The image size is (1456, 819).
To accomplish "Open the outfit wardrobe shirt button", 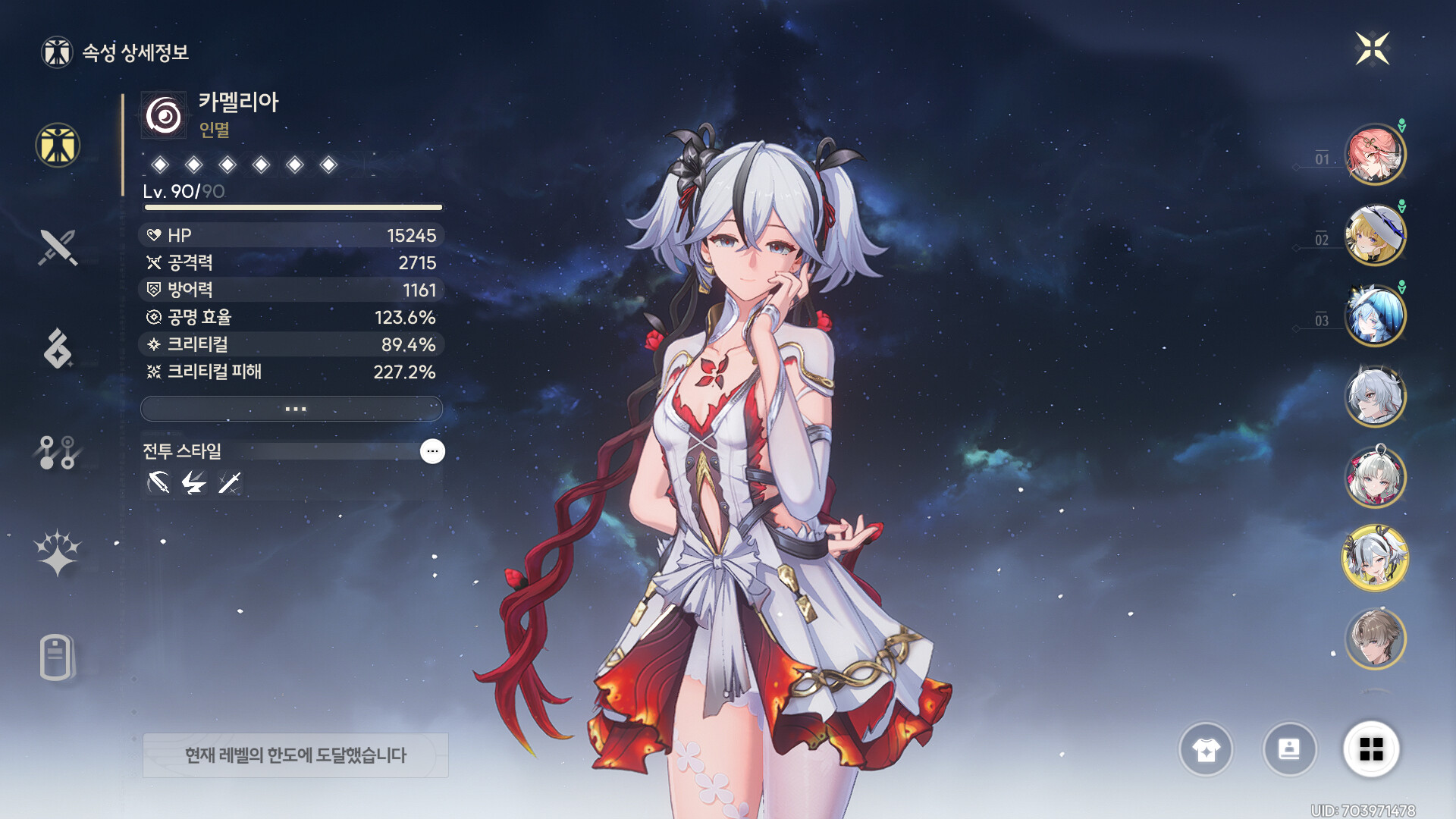I will coord(1206,750).
